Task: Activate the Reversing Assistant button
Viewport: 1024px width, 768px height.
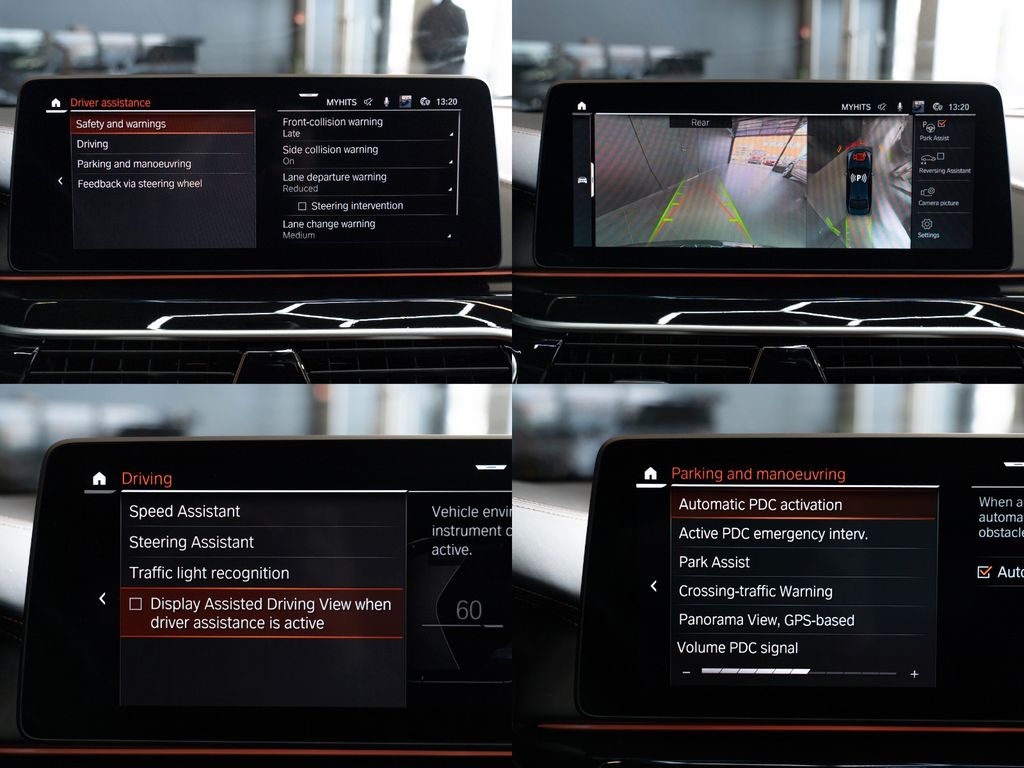Action: pos(943,163)
